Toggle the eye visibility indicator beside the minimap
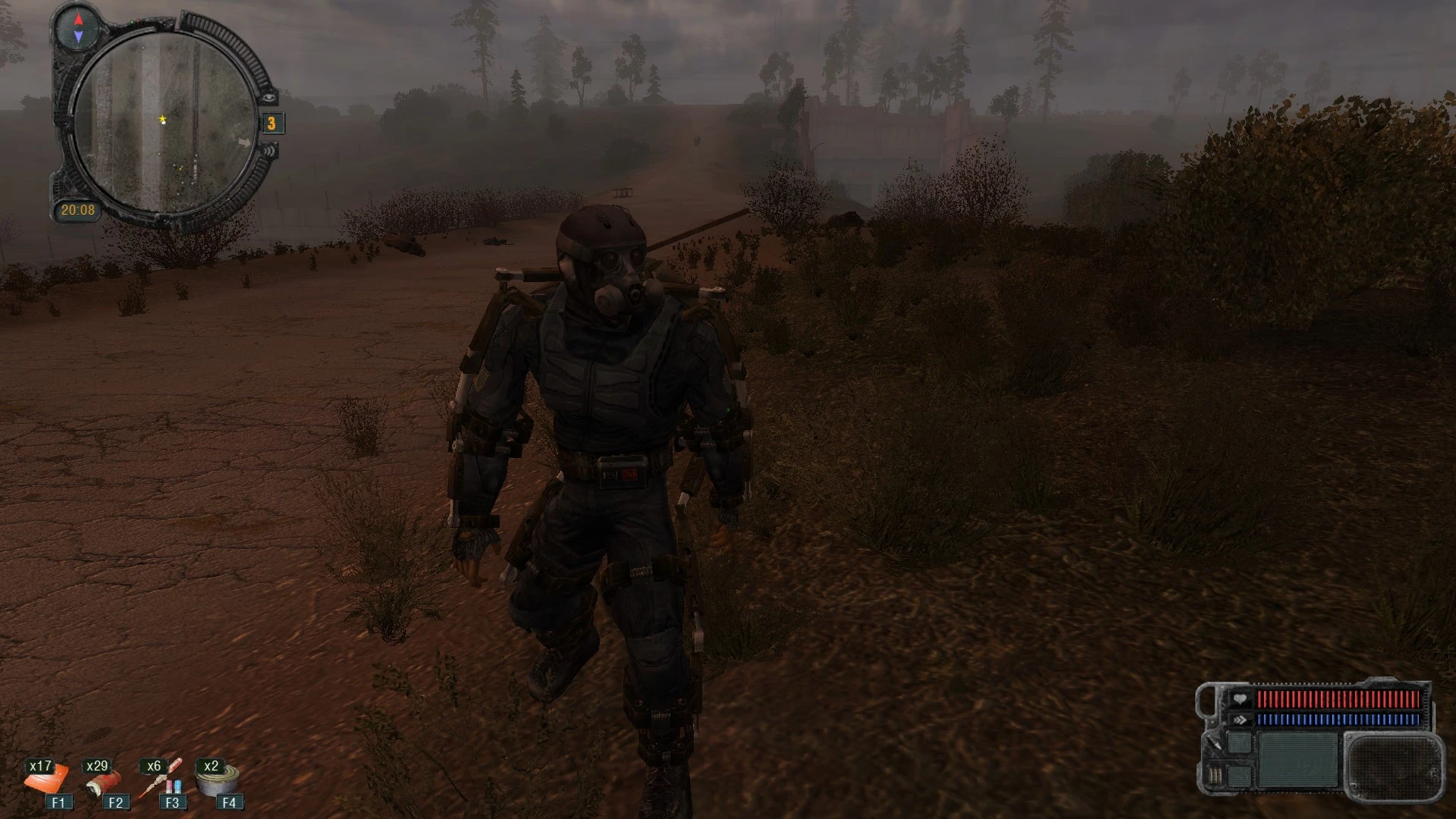1456x819 pixels. pos(270,98)
